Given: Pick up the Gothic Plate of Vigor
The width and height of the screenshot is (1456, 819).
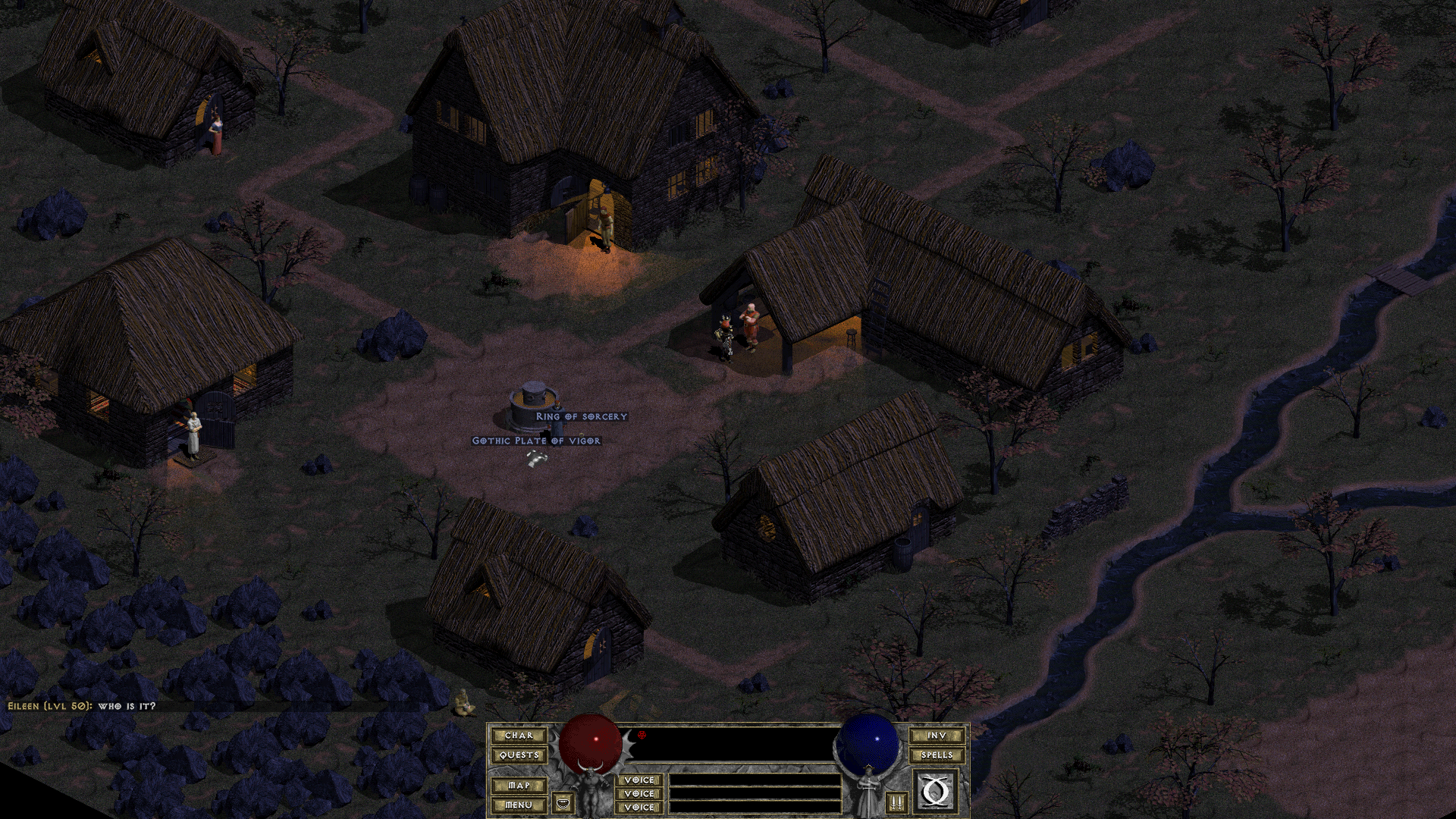Looking at the screenshot, I should (535, 440).
